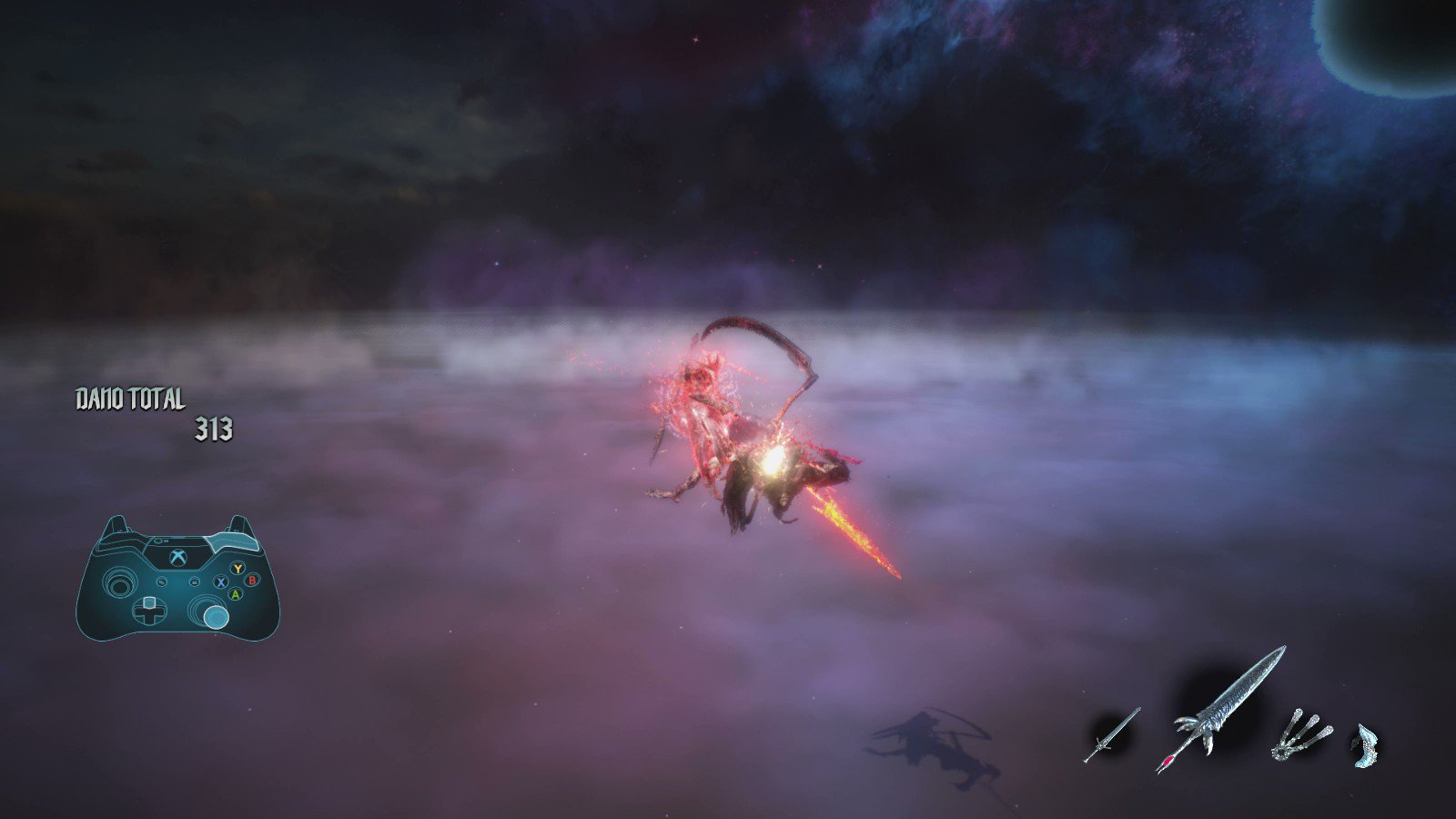1456x819 pixels.
Task: Click the 313 damage counter
Action: 214,427
